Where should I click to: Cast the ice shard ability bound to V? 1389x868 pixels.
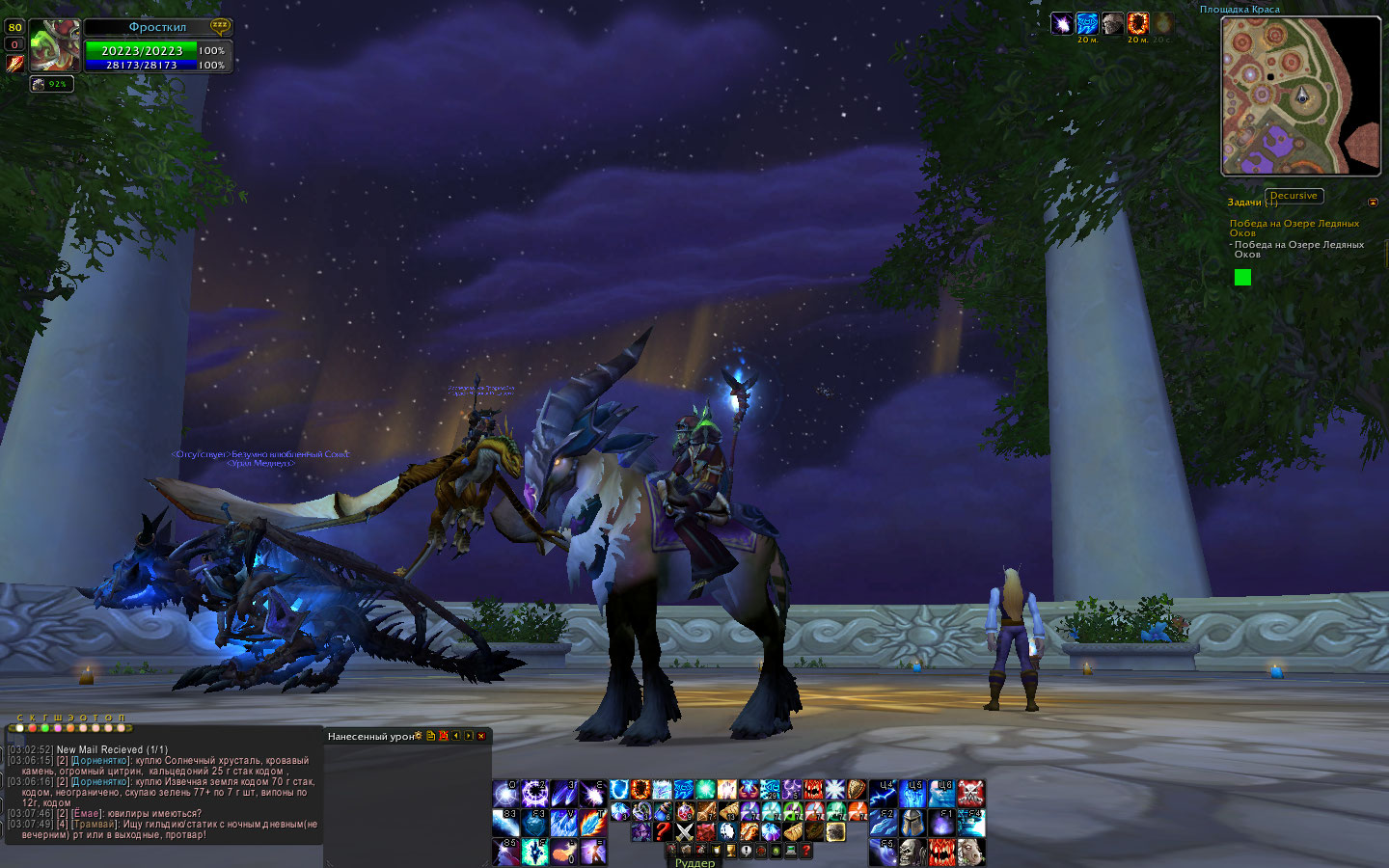point(564,823)
